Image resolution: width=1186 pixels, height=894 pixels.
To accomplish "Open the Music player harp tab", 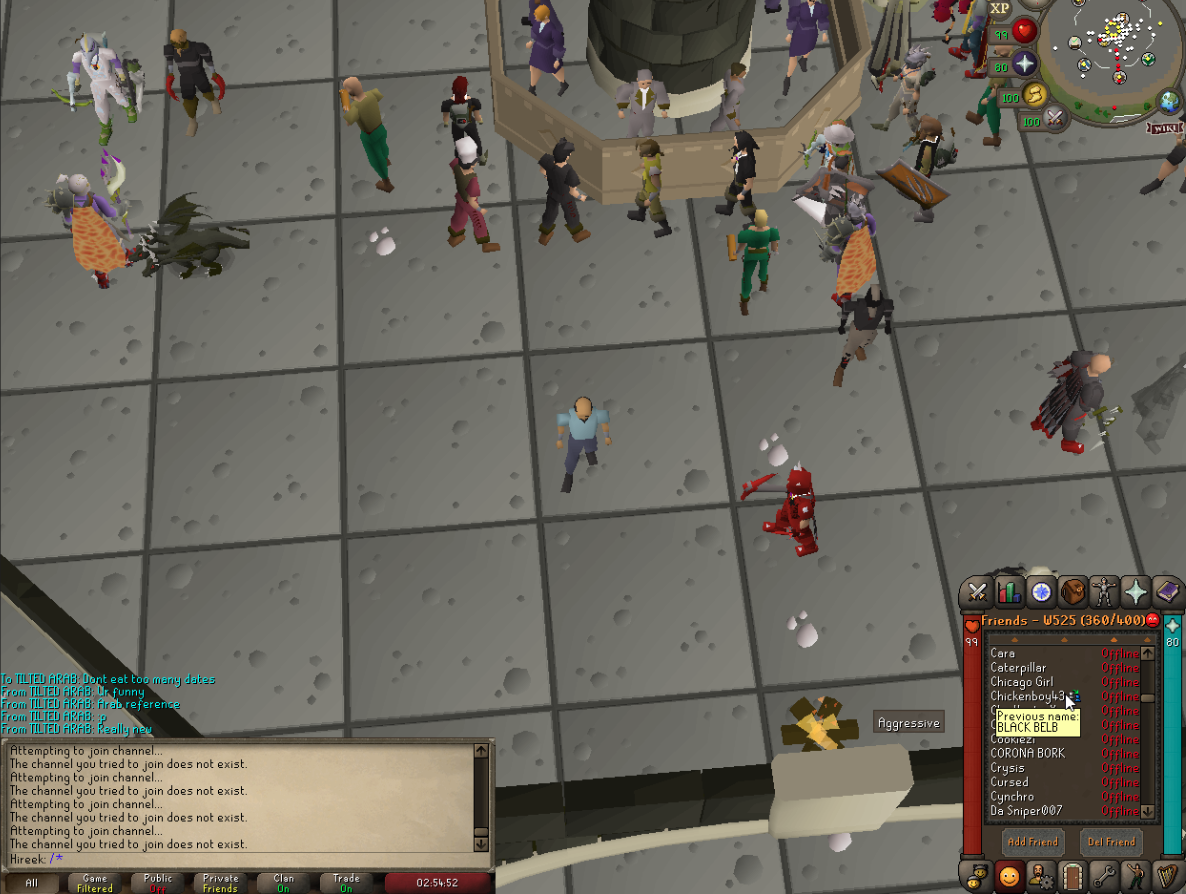I will coord(1167,877).
